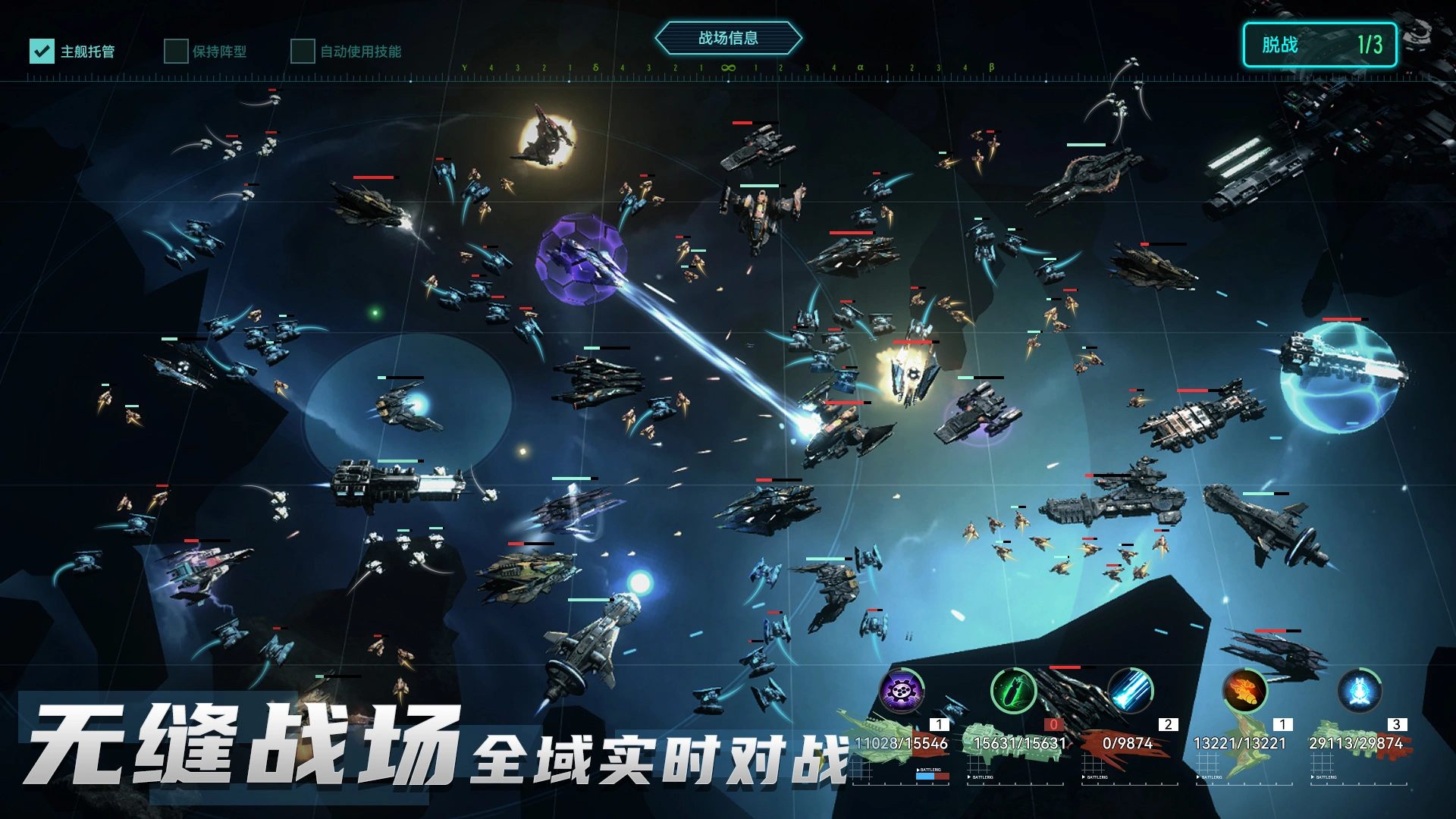This screenshot has width=1456, height=819.
Task: Select the fleet portrait showing 13221/13221
Action: tap(1240, 743)
